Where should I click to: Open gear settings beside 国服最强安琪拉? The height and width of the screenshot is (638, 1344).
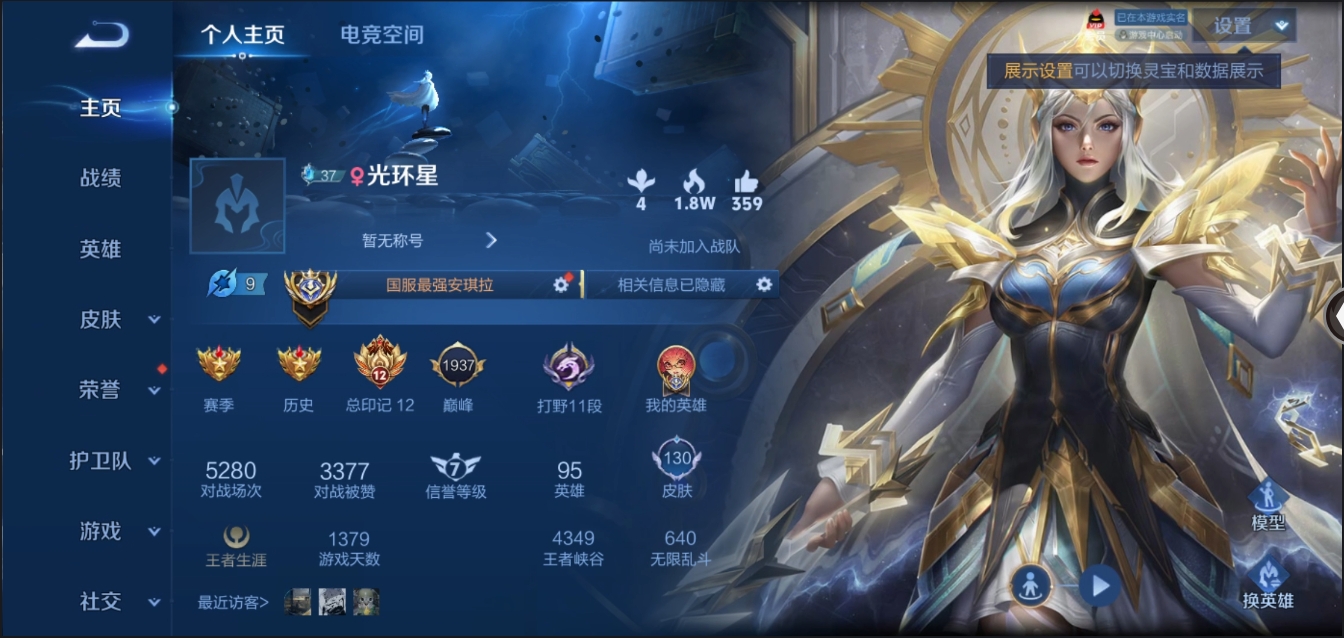point(561,285)
